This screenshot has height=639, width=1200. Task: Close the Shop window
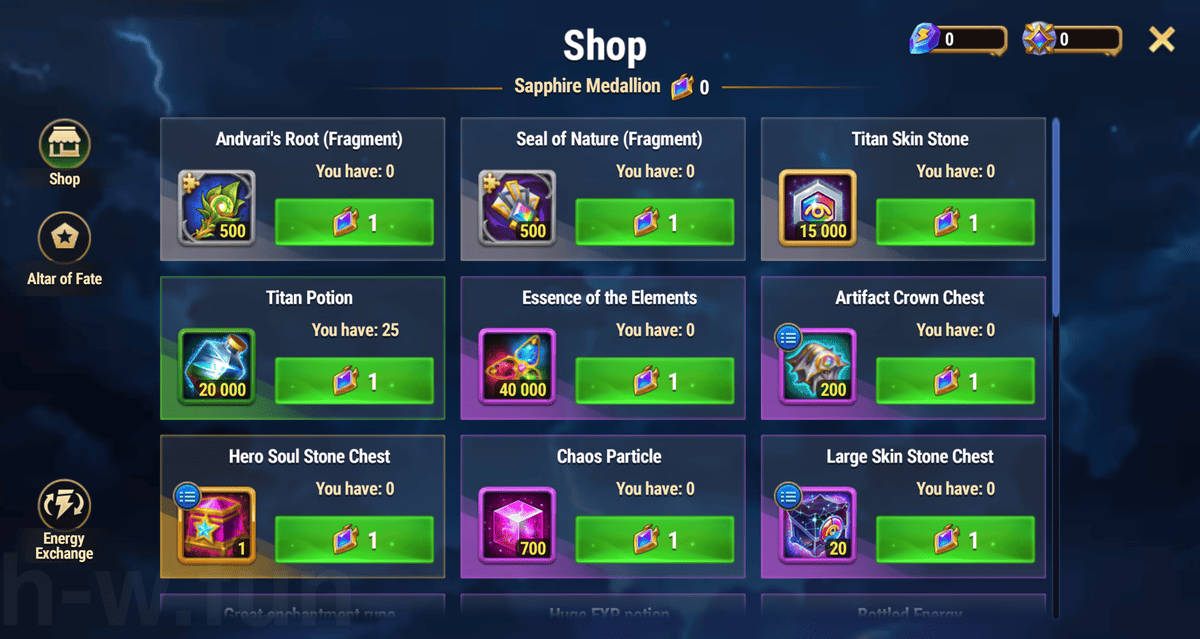point(1161,40)
